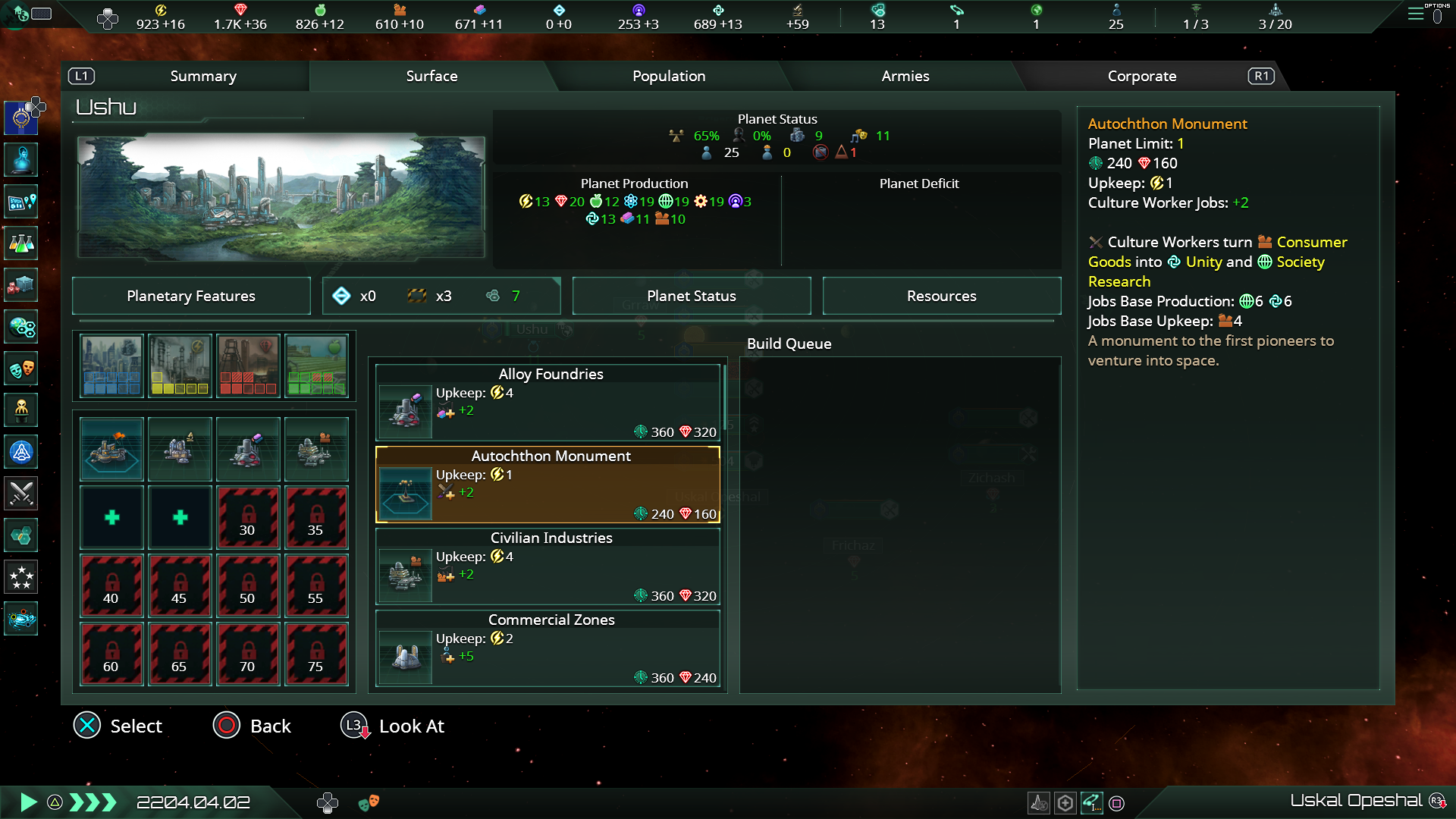View the planet Resources panel

tap(941, 296)
